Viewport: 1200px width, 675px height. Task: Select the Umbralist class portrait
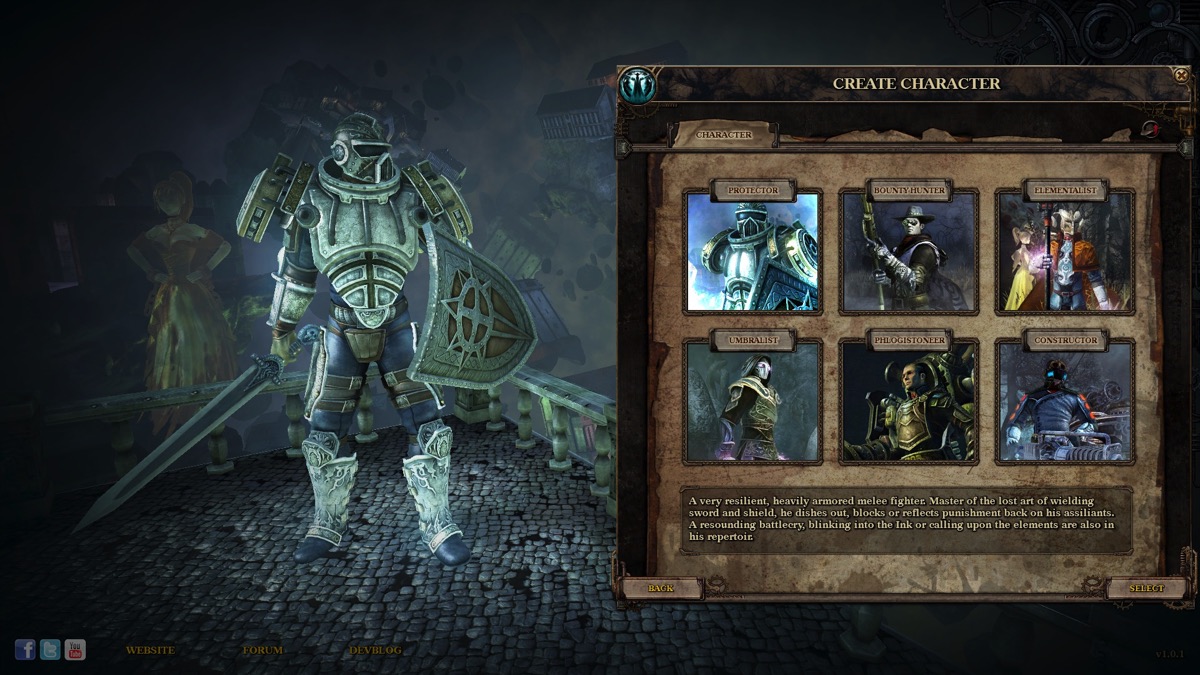[x=752, y=402]
